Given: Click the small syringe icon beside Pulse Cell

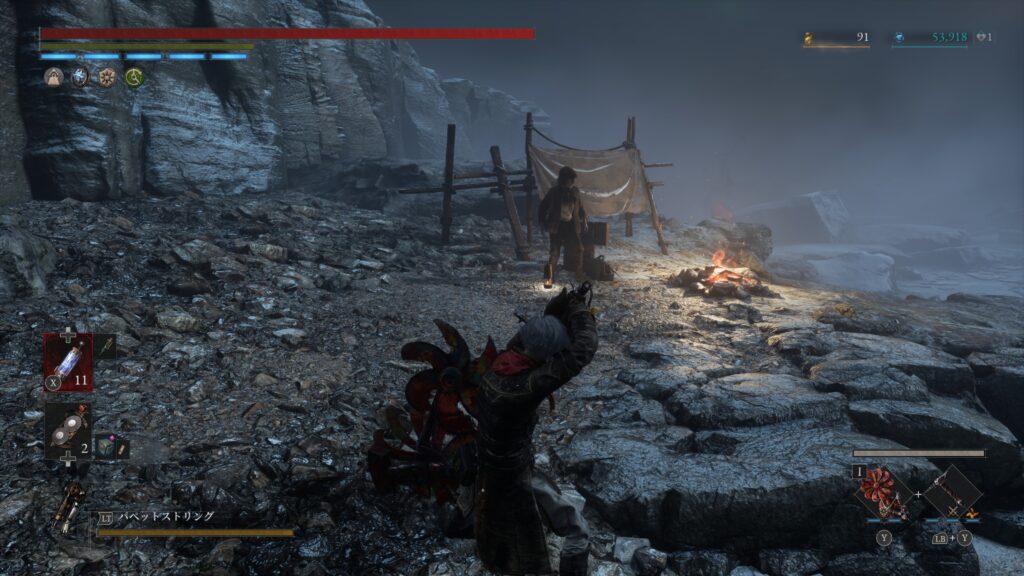Looking at the screenshot, I should [105, 346].
